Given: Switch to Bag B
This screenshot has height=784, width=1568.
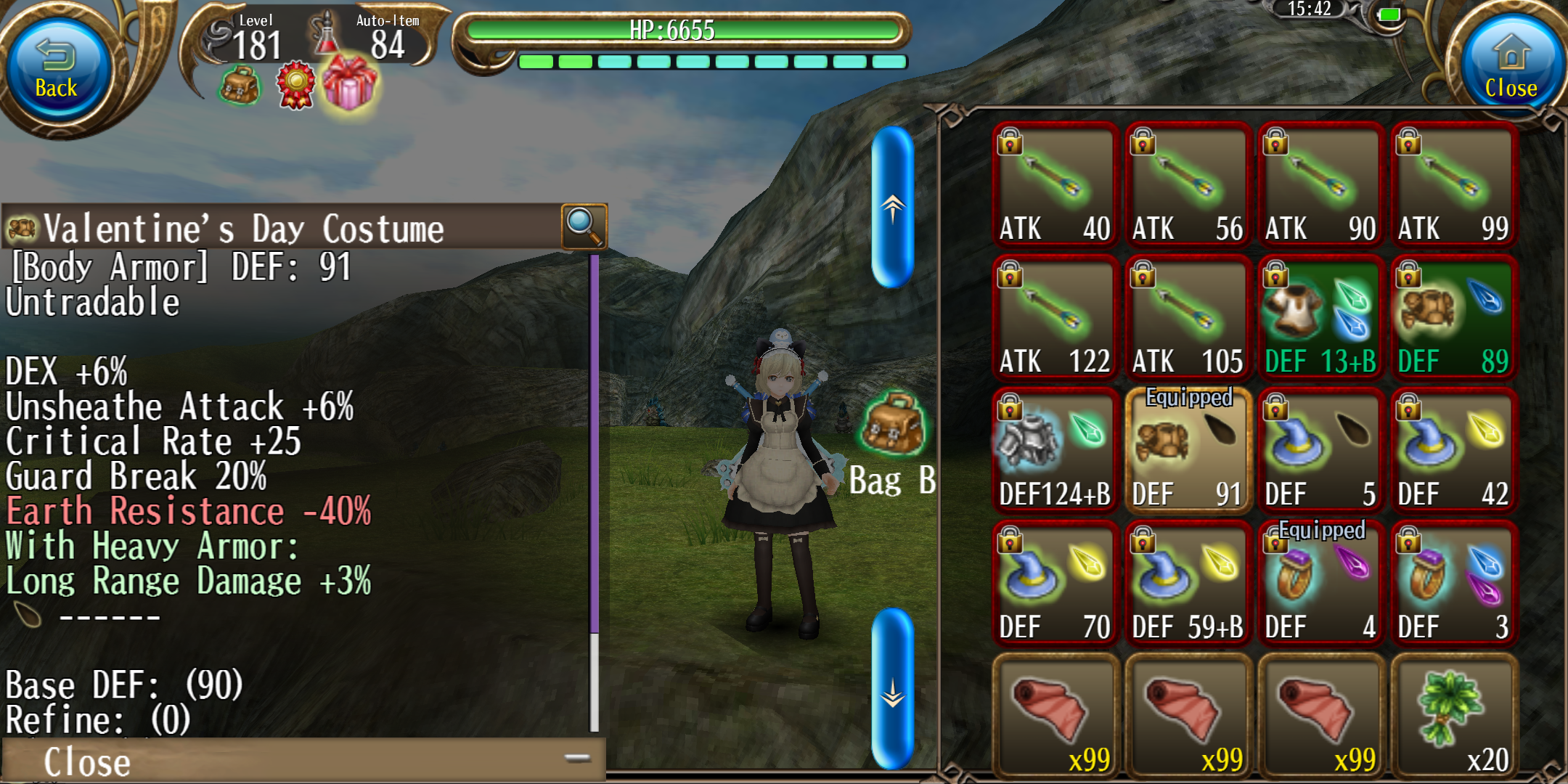Looking at the screenshot, I should [x=893, y=443].
